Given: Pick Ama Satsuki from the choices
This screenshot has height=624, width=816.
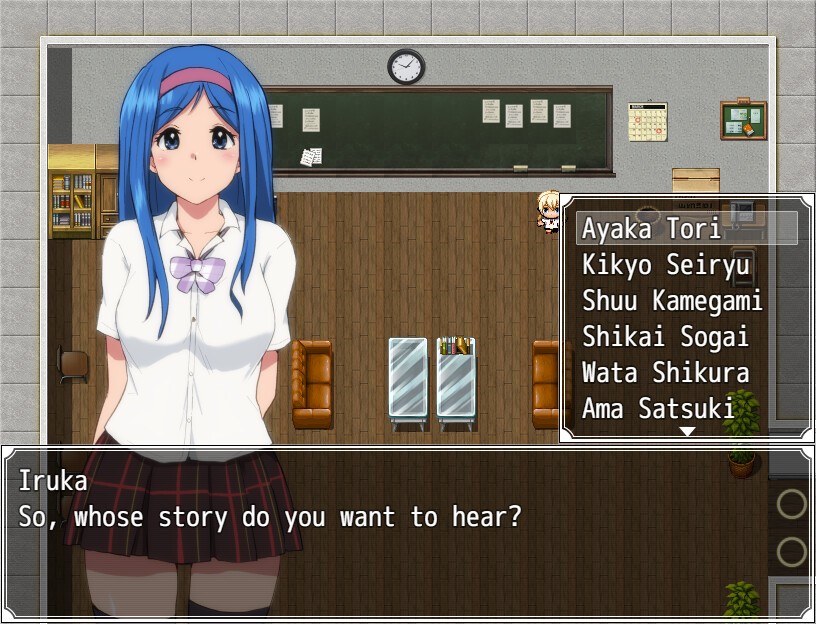Looking at the screenshot, I should [x=658, y=408].
